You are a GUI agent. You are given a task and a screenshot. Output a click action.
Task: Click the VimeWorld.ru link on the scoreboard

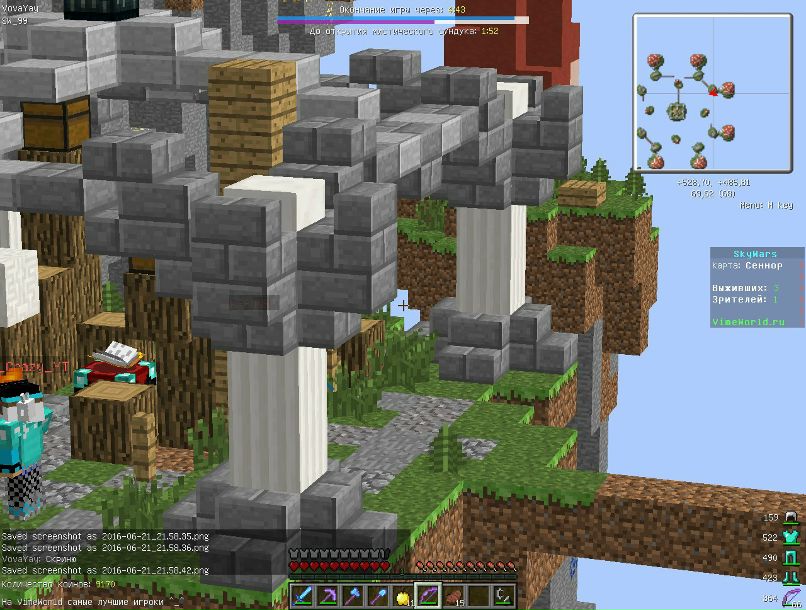tap(744, 322)
